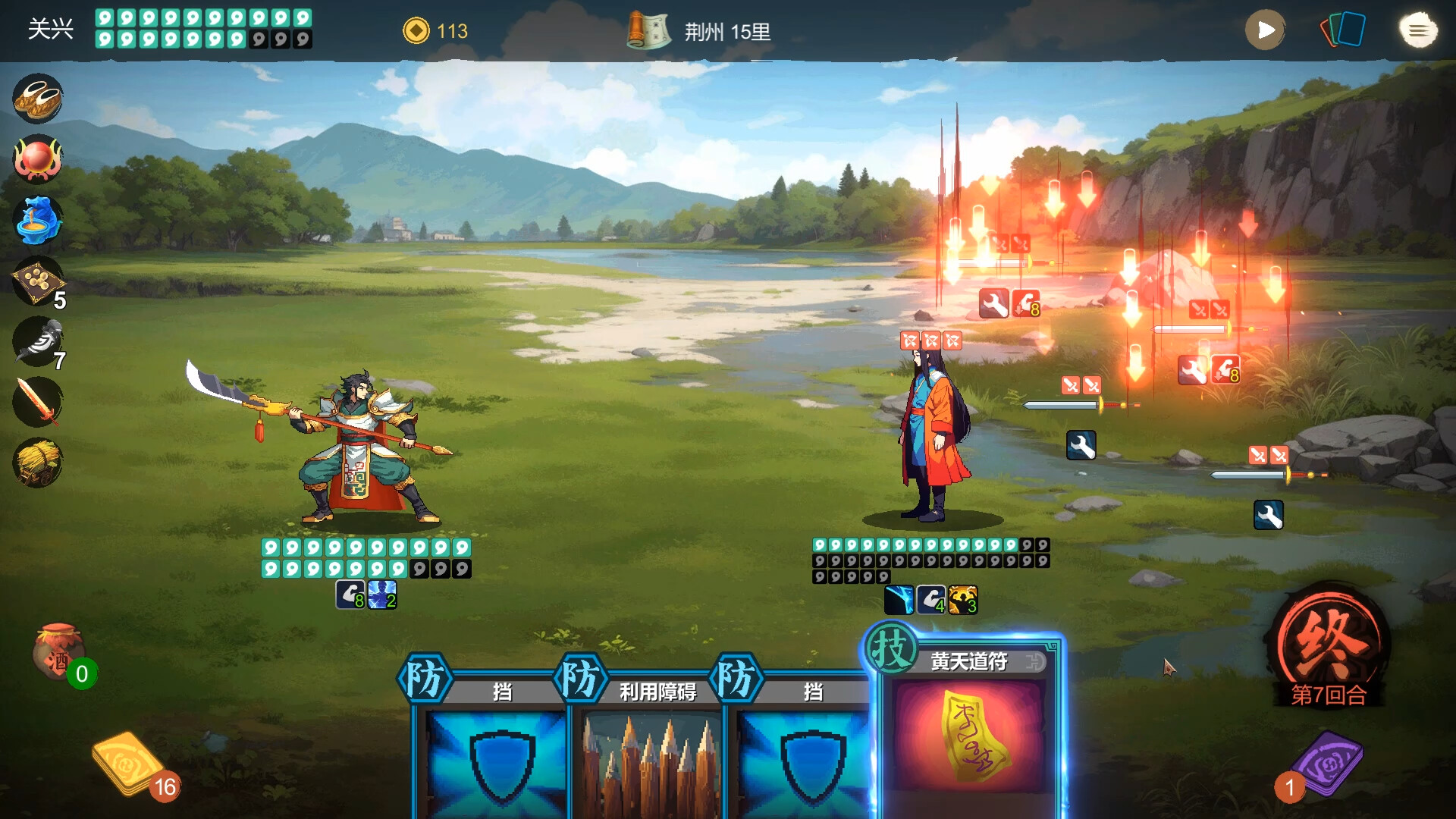Open the haystack cart item icon
Viewport: 1456px width, 819px height.
click(x=37, y=463)
